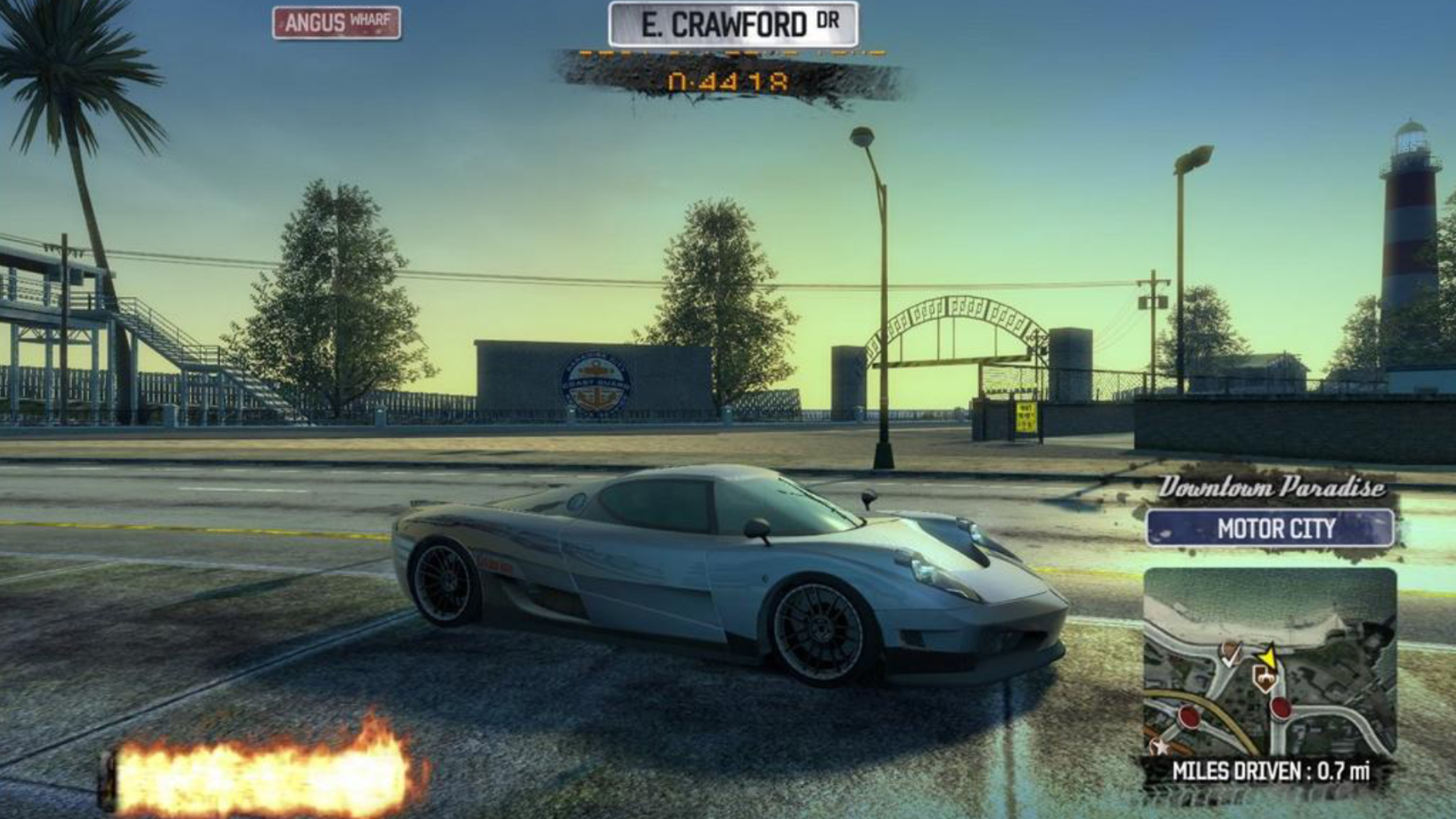
Task: Select the brown shield marker on the minimap
Action: (1264, 677)
